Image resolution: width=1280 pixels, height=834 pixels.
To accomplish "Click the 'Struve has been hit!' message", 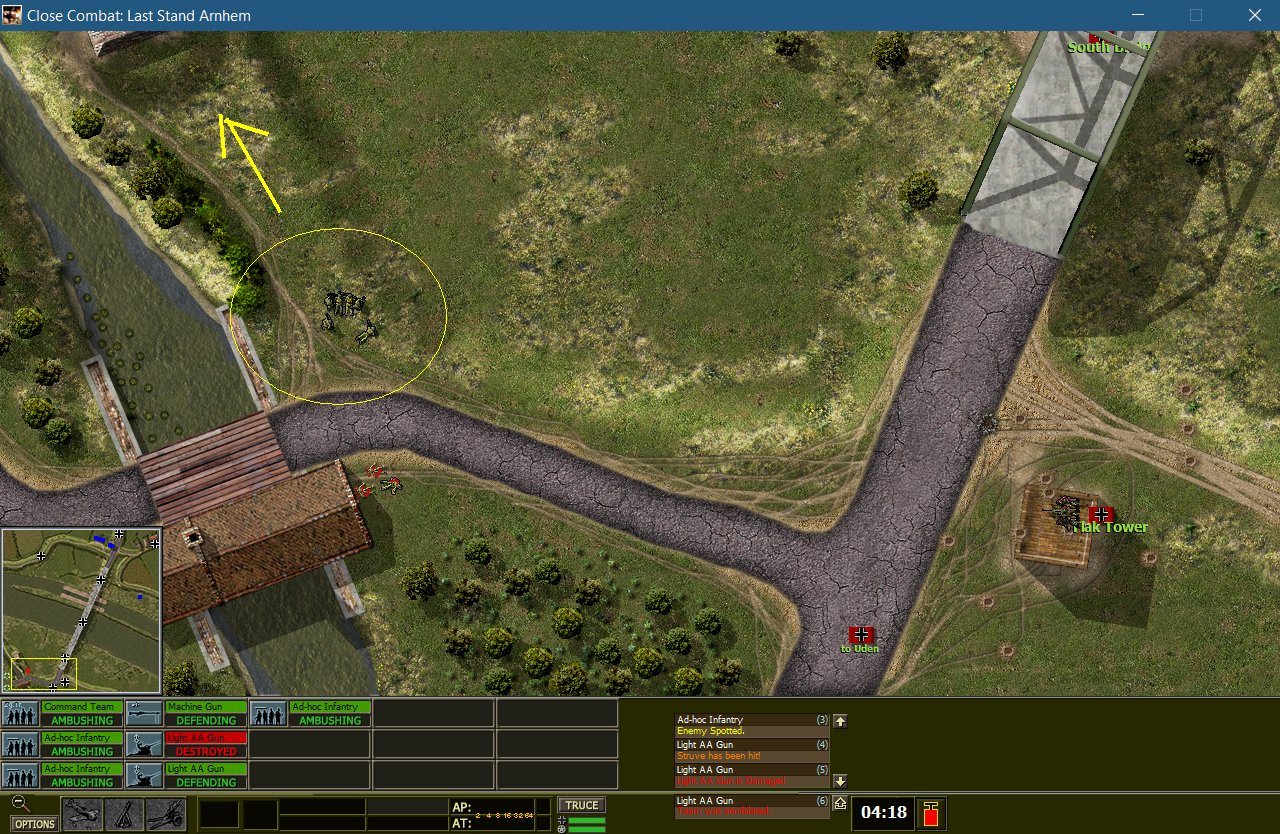I will point(752,755).
